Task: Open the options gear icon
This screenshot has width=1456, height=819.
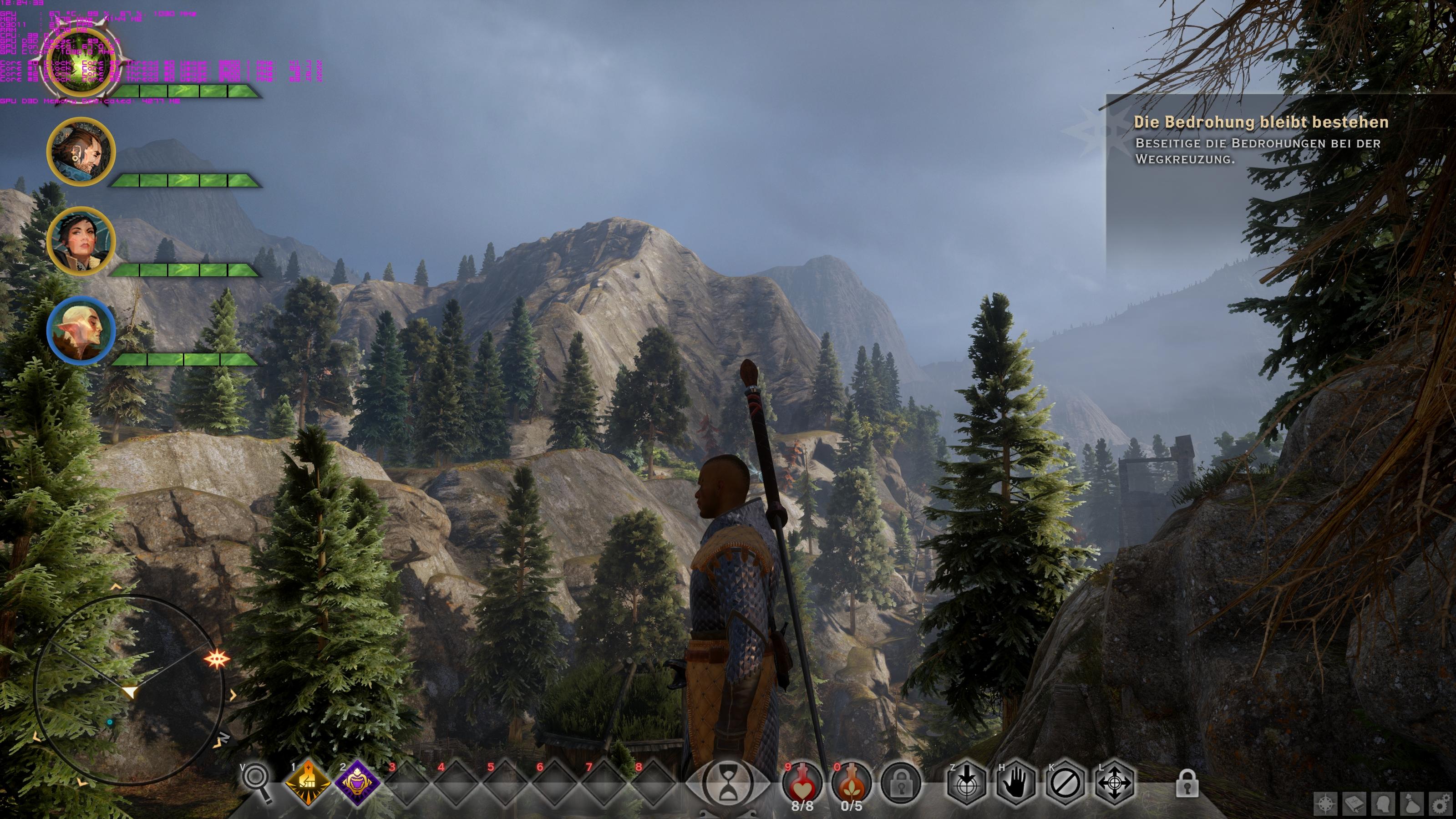Action: coord(1442,804)
